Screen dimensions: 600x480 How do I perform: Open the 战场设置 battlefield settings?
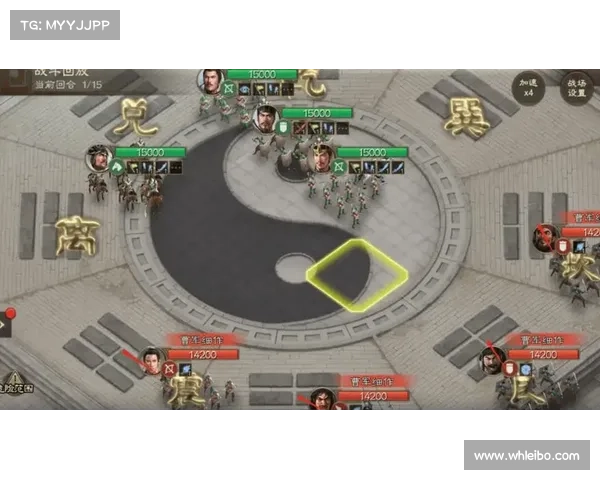[x=576, y=86]
